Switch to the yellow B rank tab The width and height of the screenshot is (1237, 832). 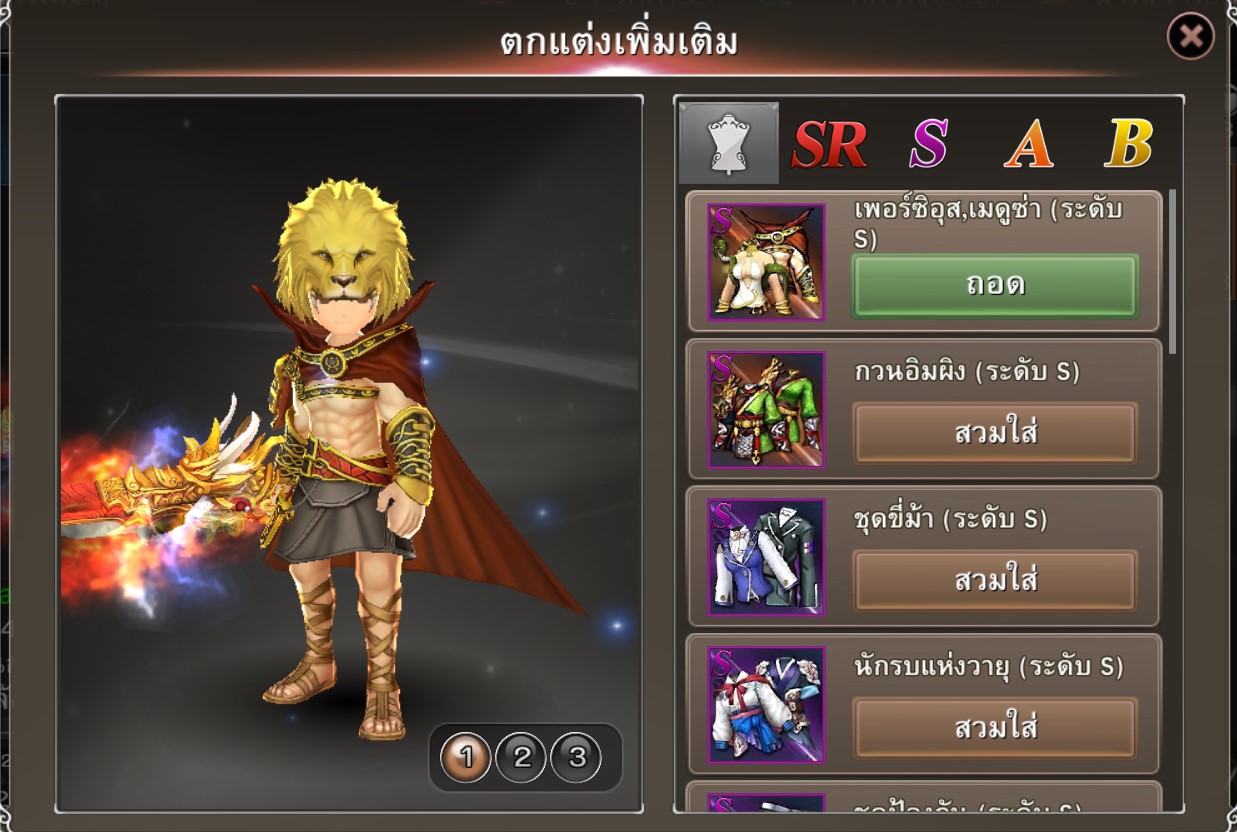coord(1129,145)
